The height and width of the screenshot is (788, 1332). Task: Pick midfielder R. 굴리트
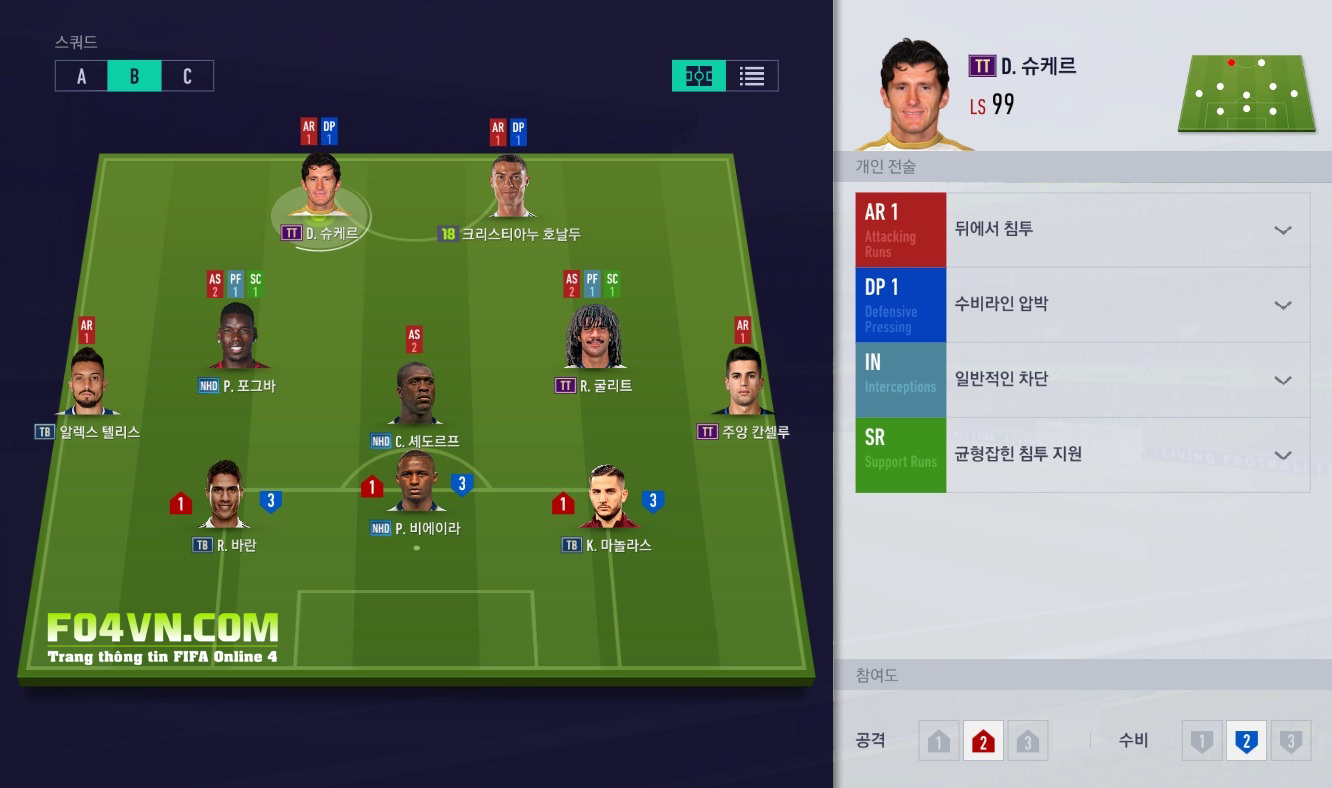tap(593, 338)
